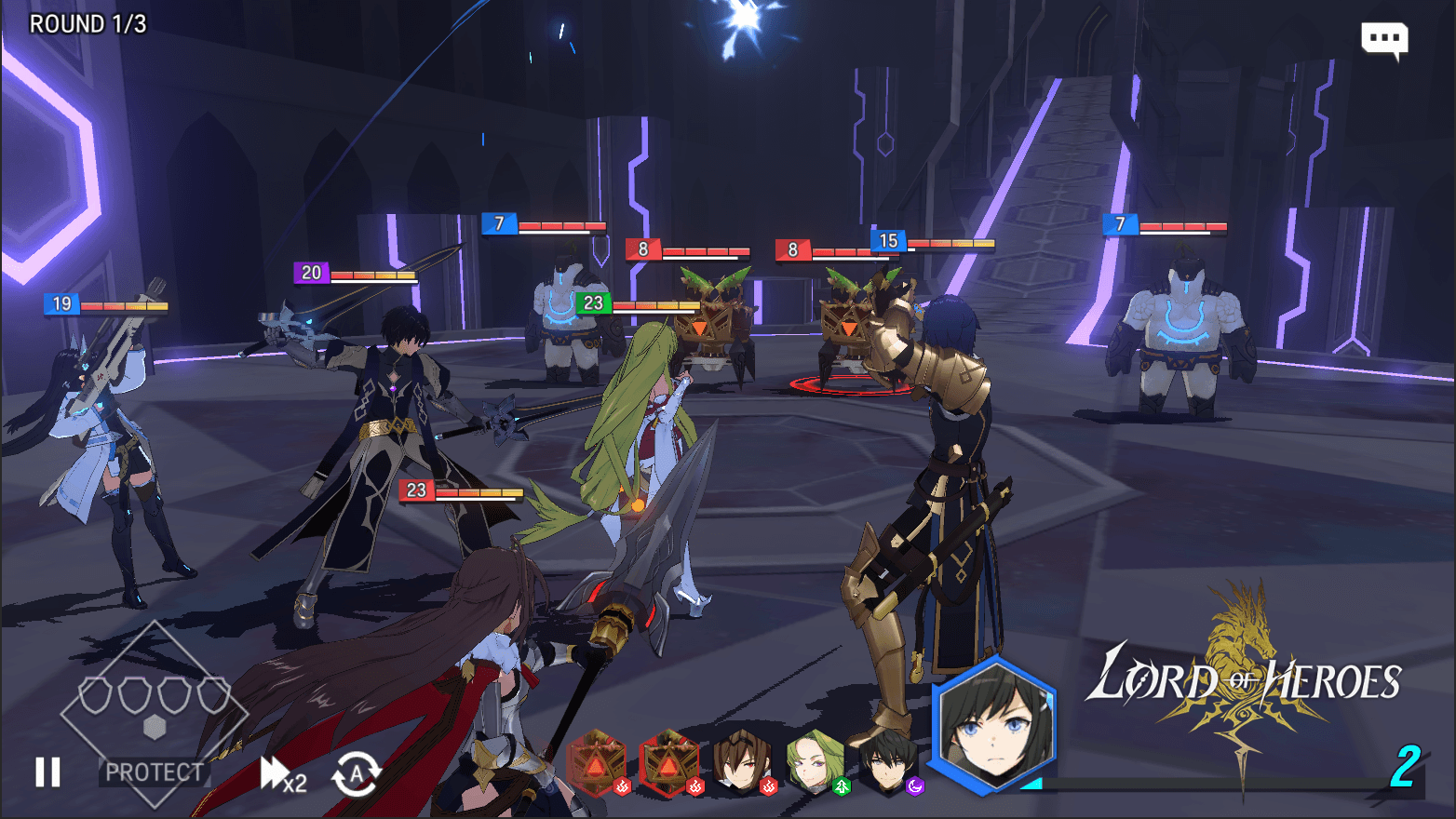Toggle the x2 battle speed
This screenshot has width=1456, height=819.
pyautogui.click(x=283, y=774)
